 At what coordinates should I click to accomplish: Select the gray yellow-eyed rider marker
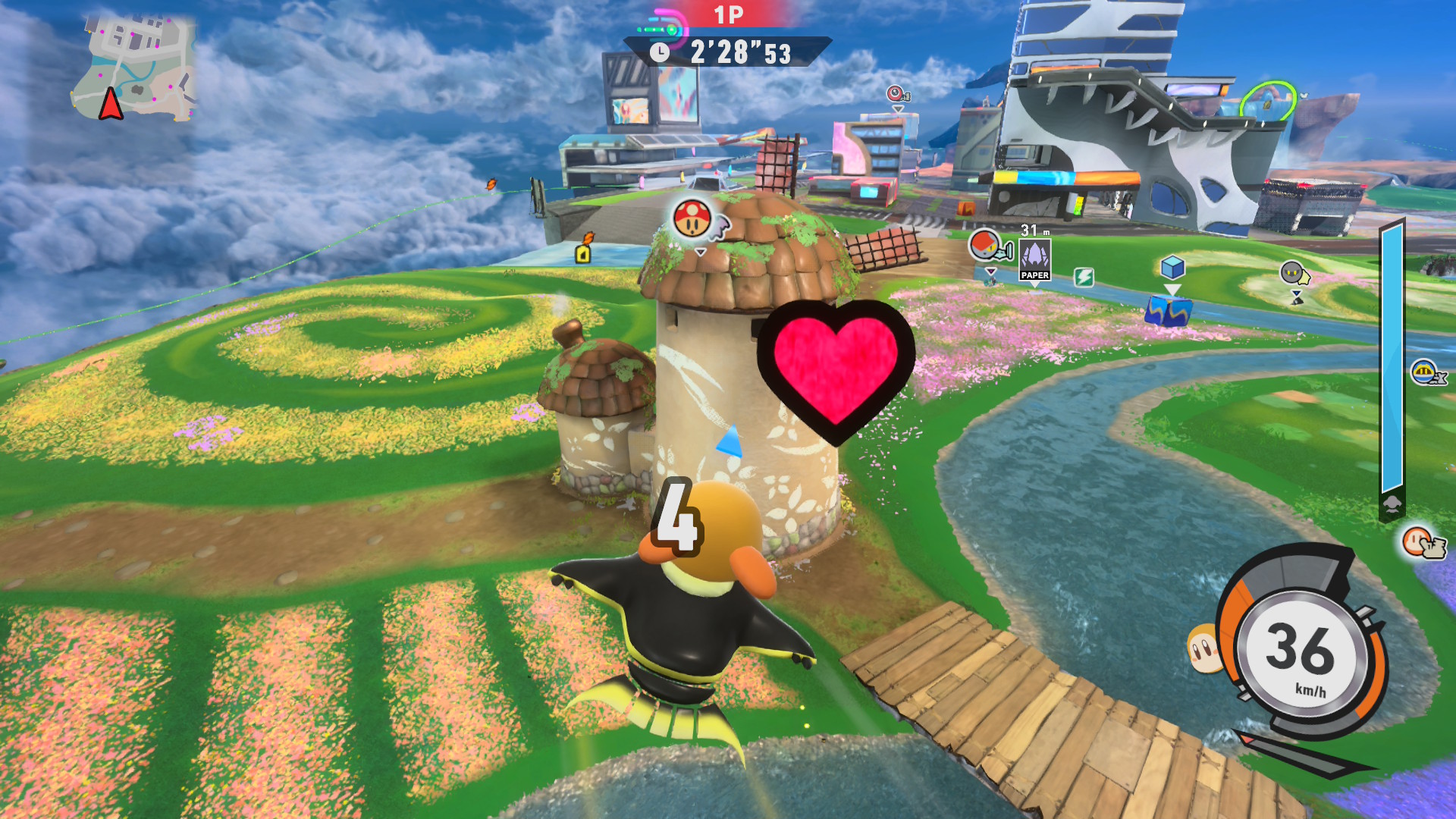[x=1292, y=273]
